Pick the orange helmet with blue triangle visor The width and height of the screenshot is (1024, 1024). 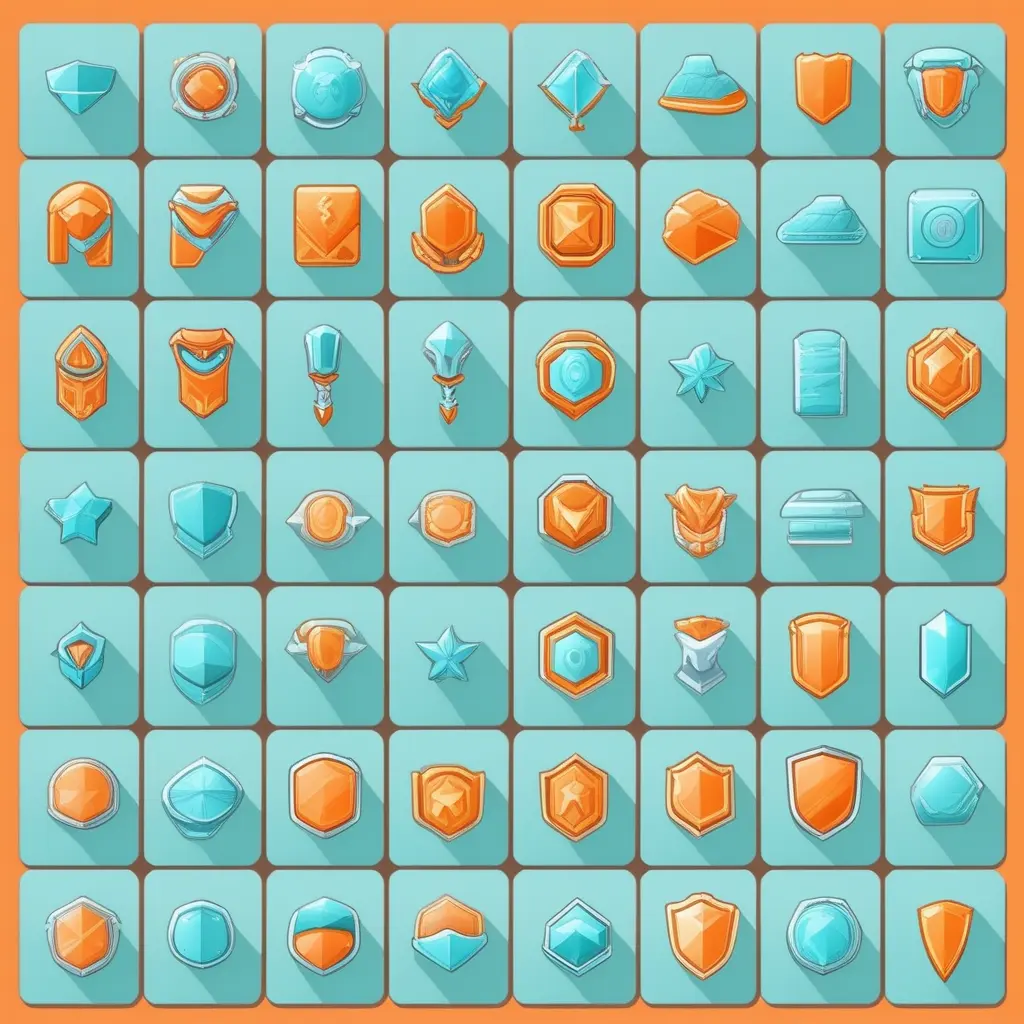pyautogui.click(x=79, y=372)
